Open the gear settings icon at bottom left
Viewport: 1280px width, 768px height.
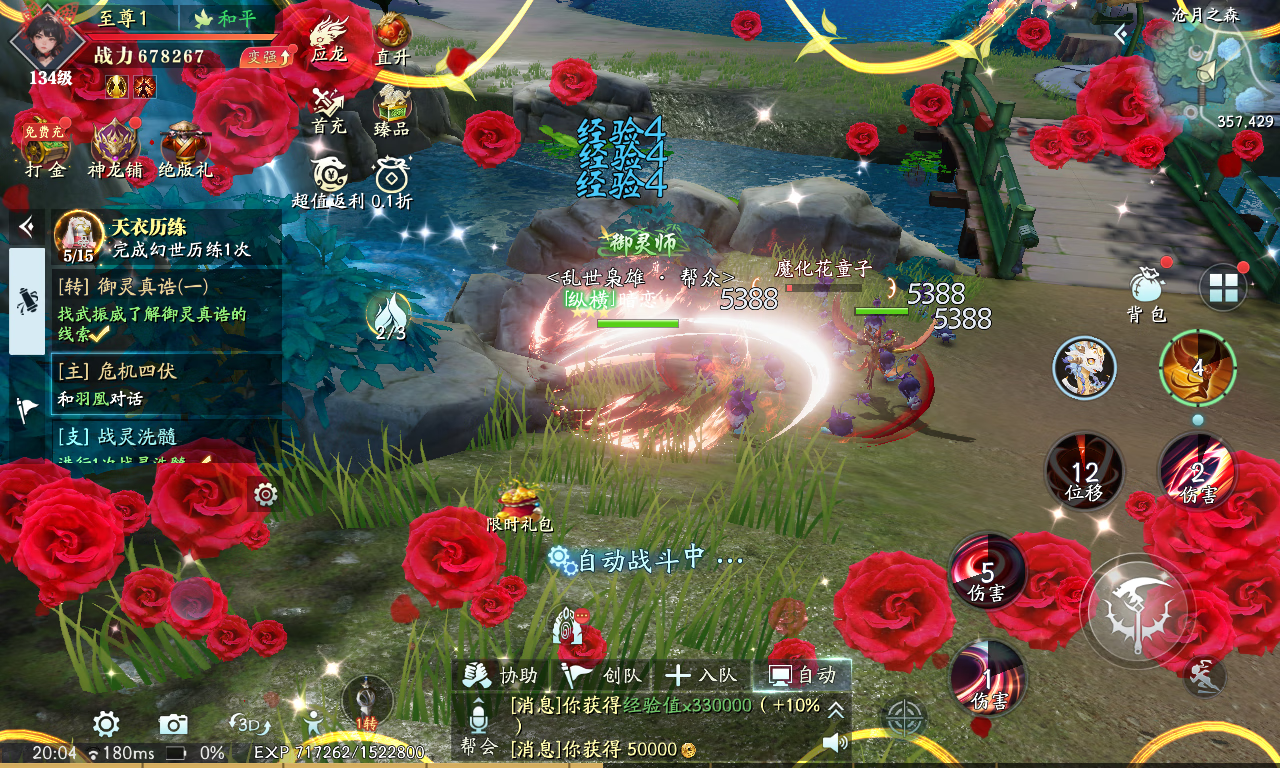(107, 724)
